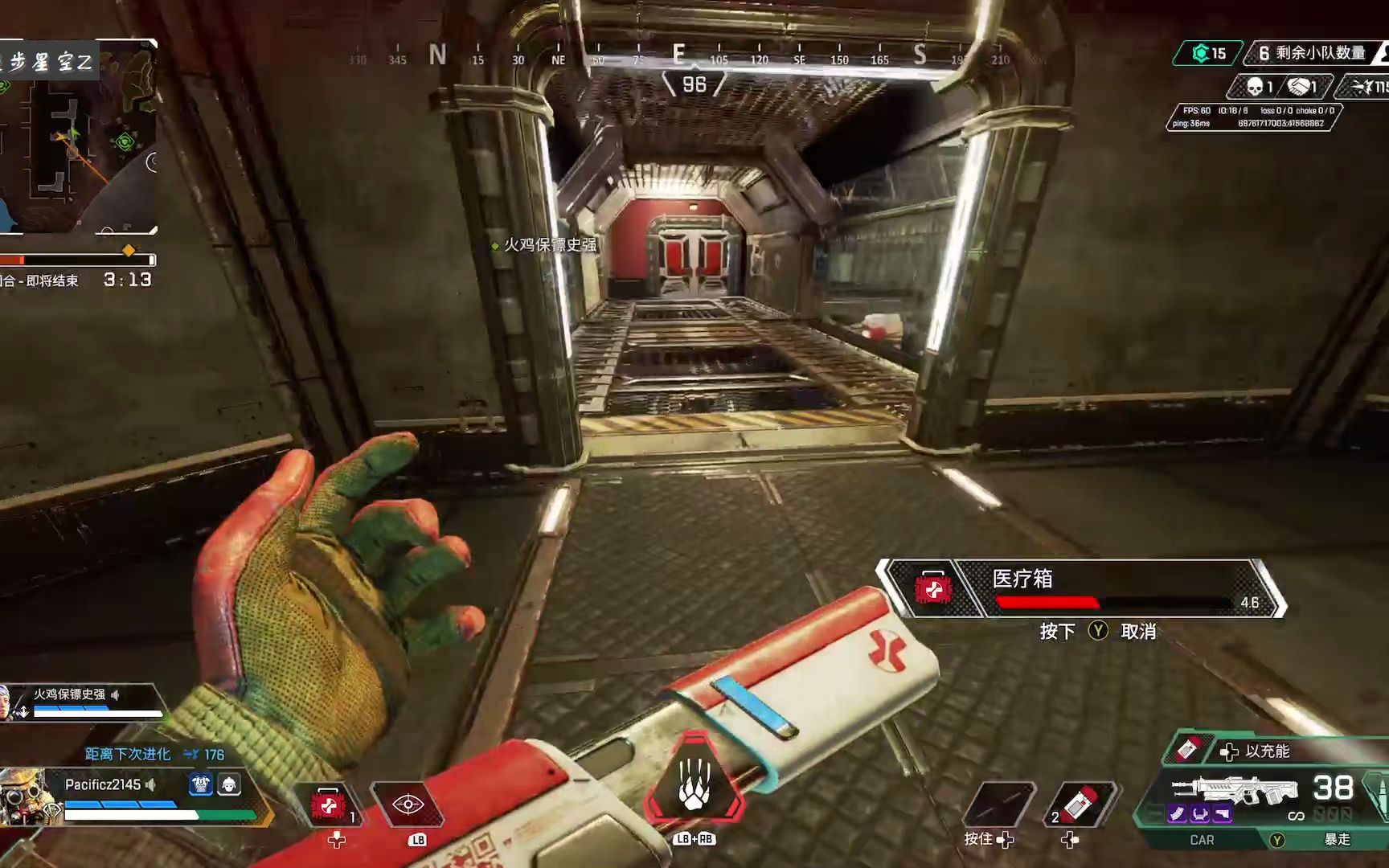Select the medkit healing item slot
Viewport: 1389px width, 868px height.
[330, 805]
